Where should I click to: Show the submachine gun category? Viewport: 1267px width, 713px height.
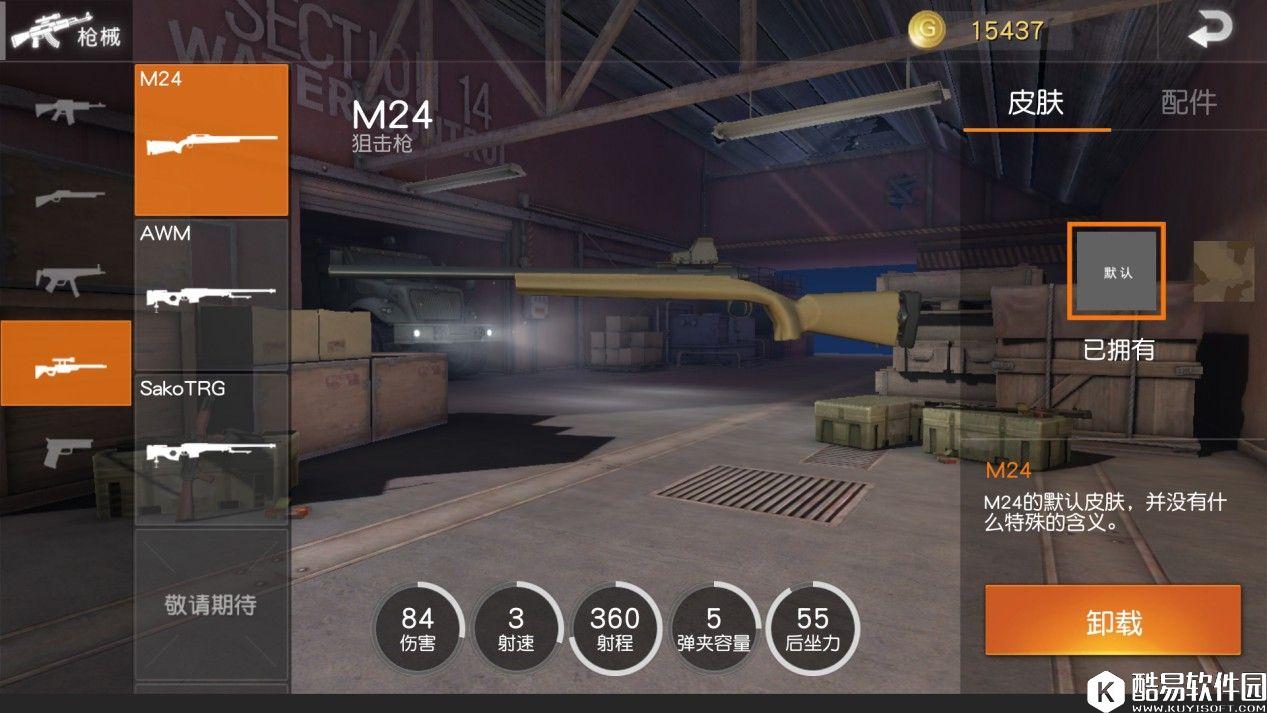coord(68,278)
